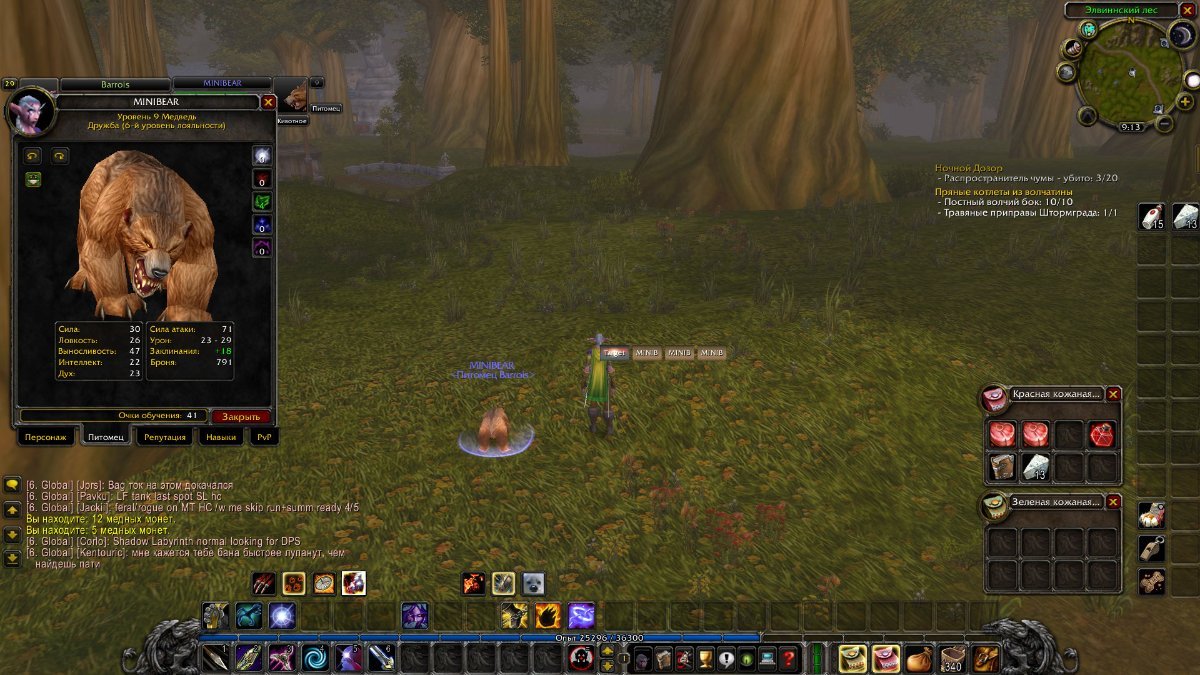Close the Красная кожаная bag window

1113,394
